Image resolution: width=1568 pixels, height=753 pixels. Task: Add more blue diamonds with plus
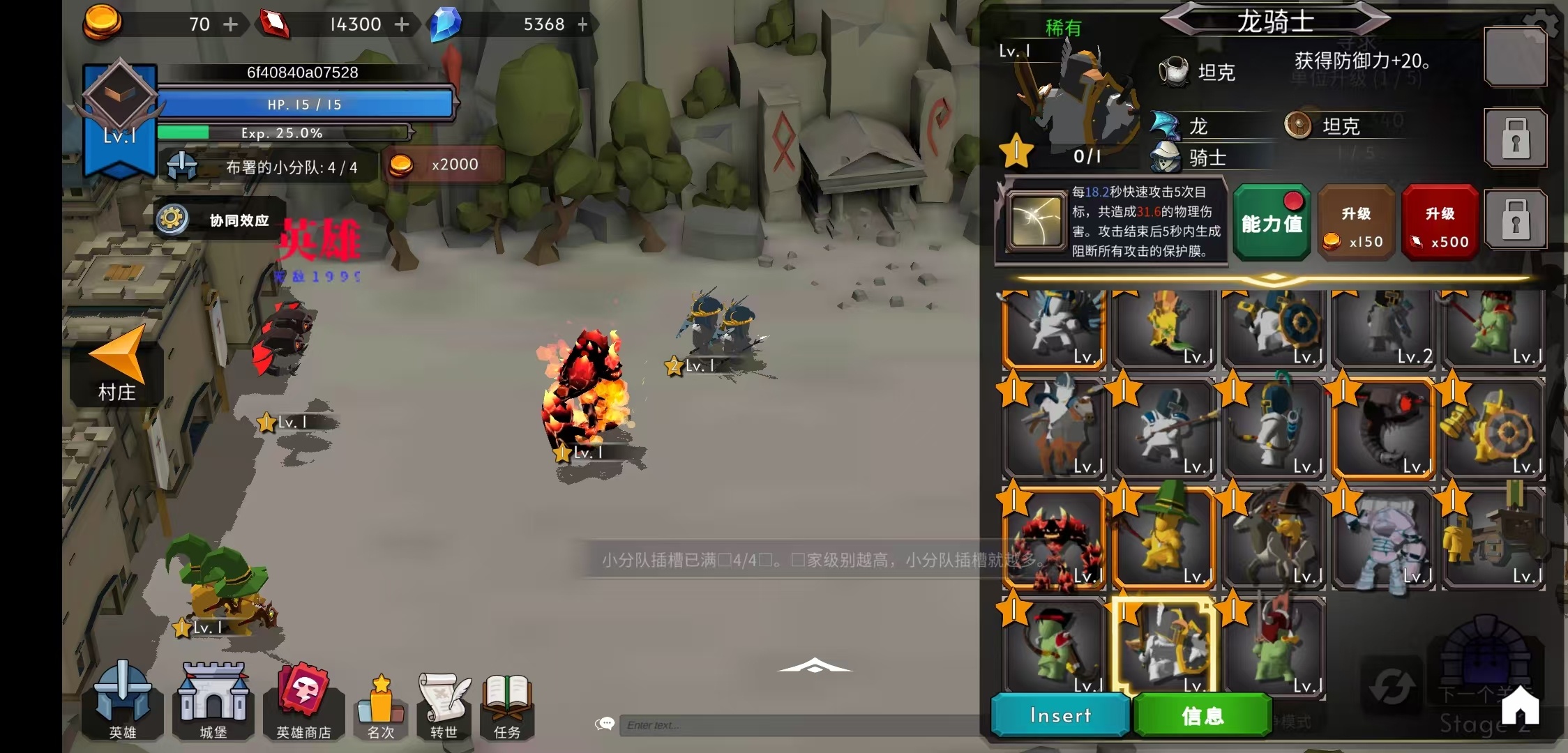point(583,24)
